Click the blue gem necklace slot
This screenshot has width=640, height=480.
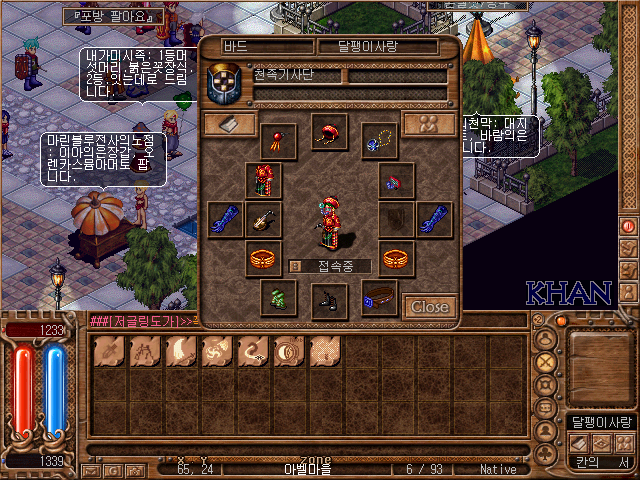pyautogui.click(x=379, y=140)
